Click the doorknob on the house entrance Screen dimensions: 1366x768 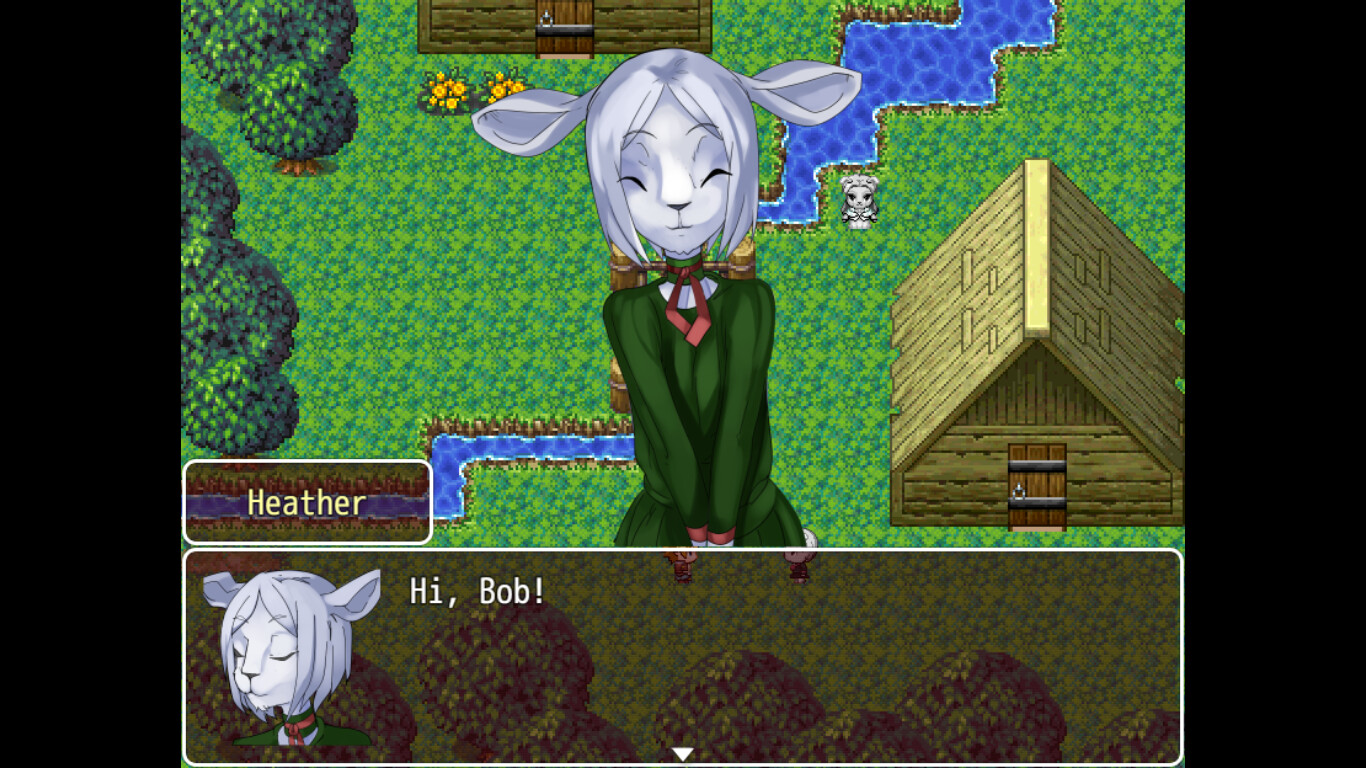(x=1020, y=490)
